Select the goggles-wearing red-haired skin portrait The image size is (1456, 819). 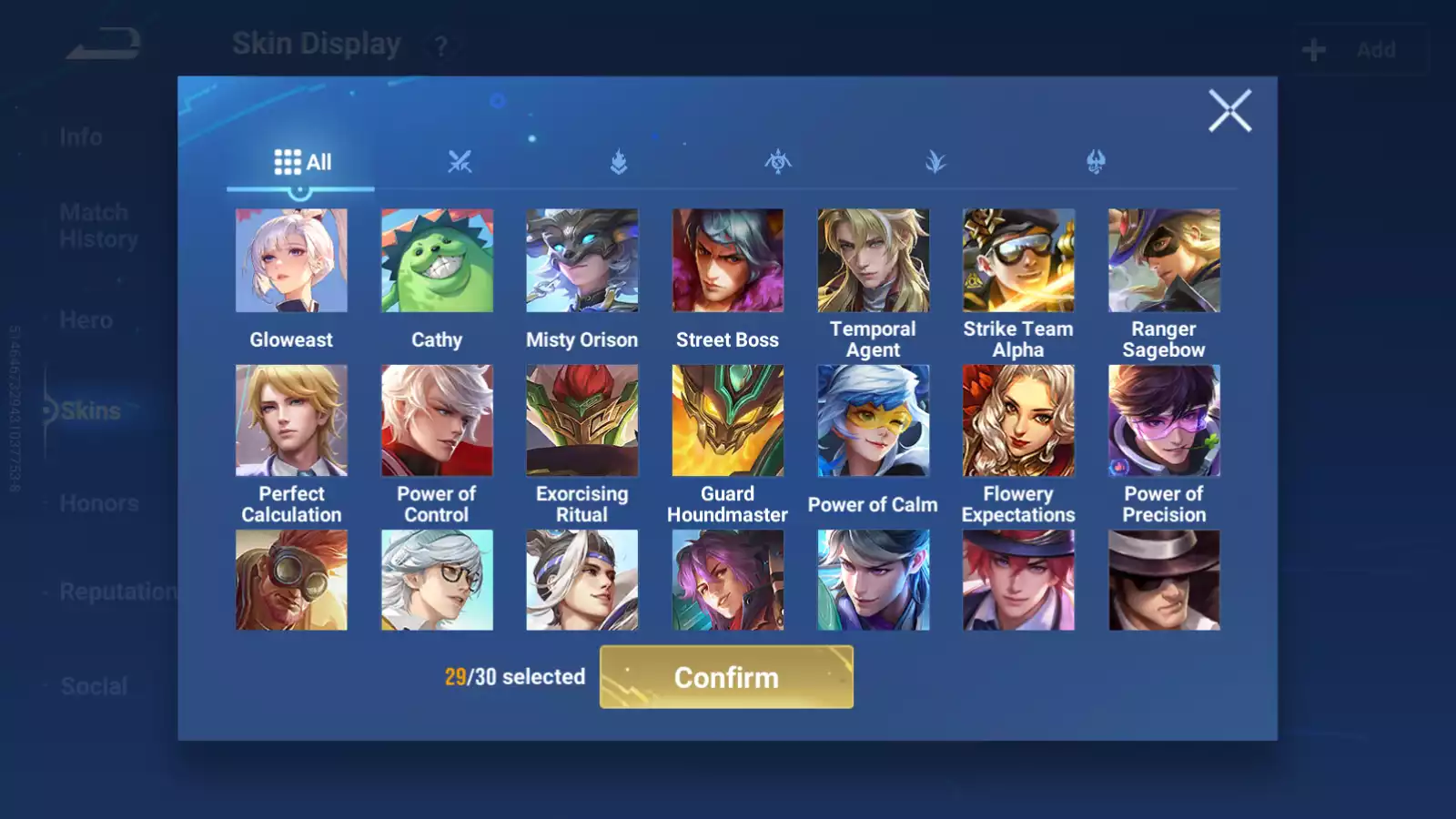[x=291, y=581]
